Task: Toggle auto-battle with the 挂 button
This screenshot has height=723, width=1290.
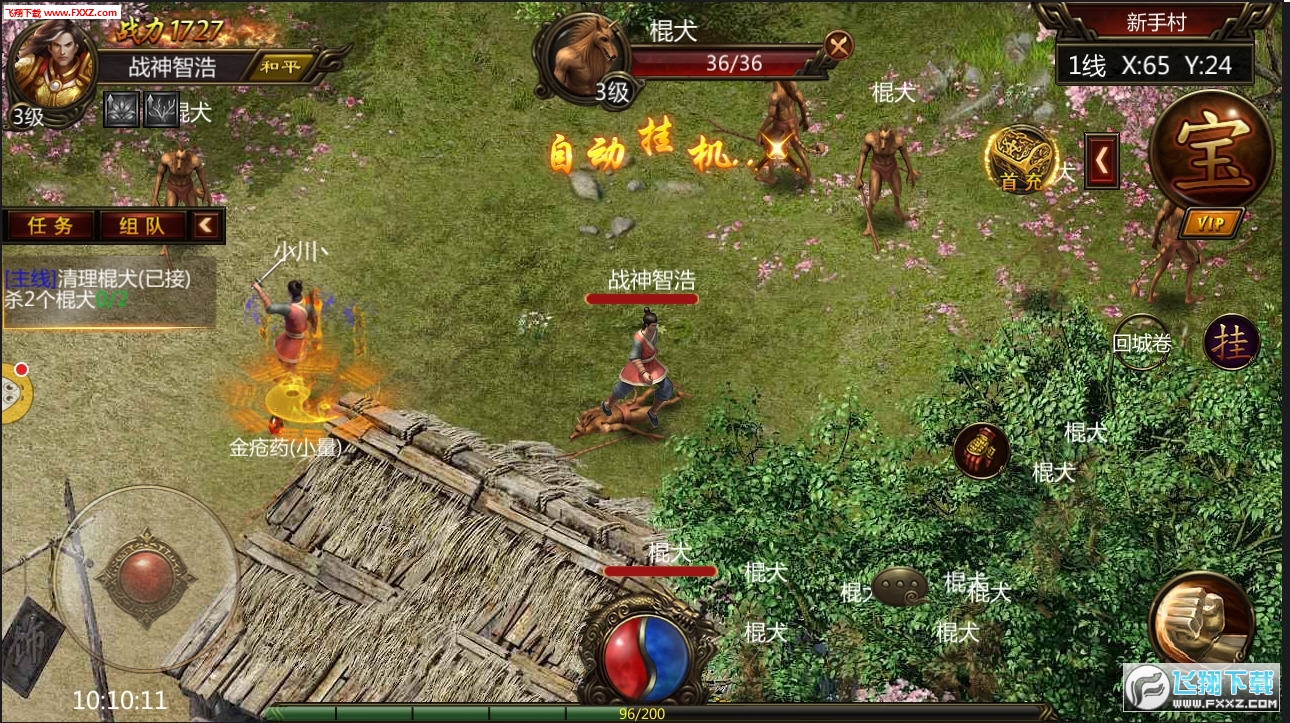Action: tap(1231, 342)
